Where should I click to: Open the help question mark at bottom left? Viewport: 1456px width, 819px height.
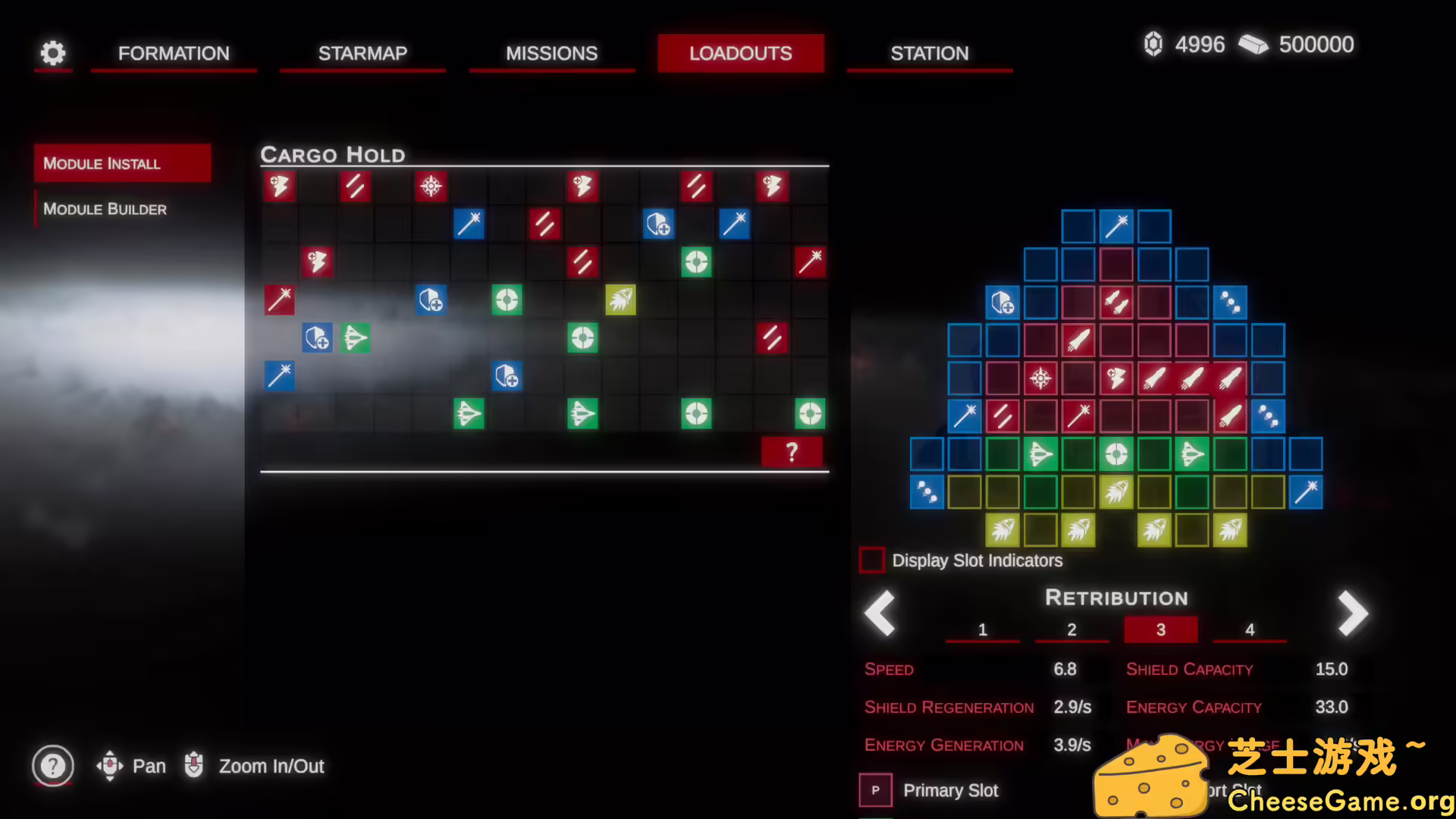coord(52,766)
